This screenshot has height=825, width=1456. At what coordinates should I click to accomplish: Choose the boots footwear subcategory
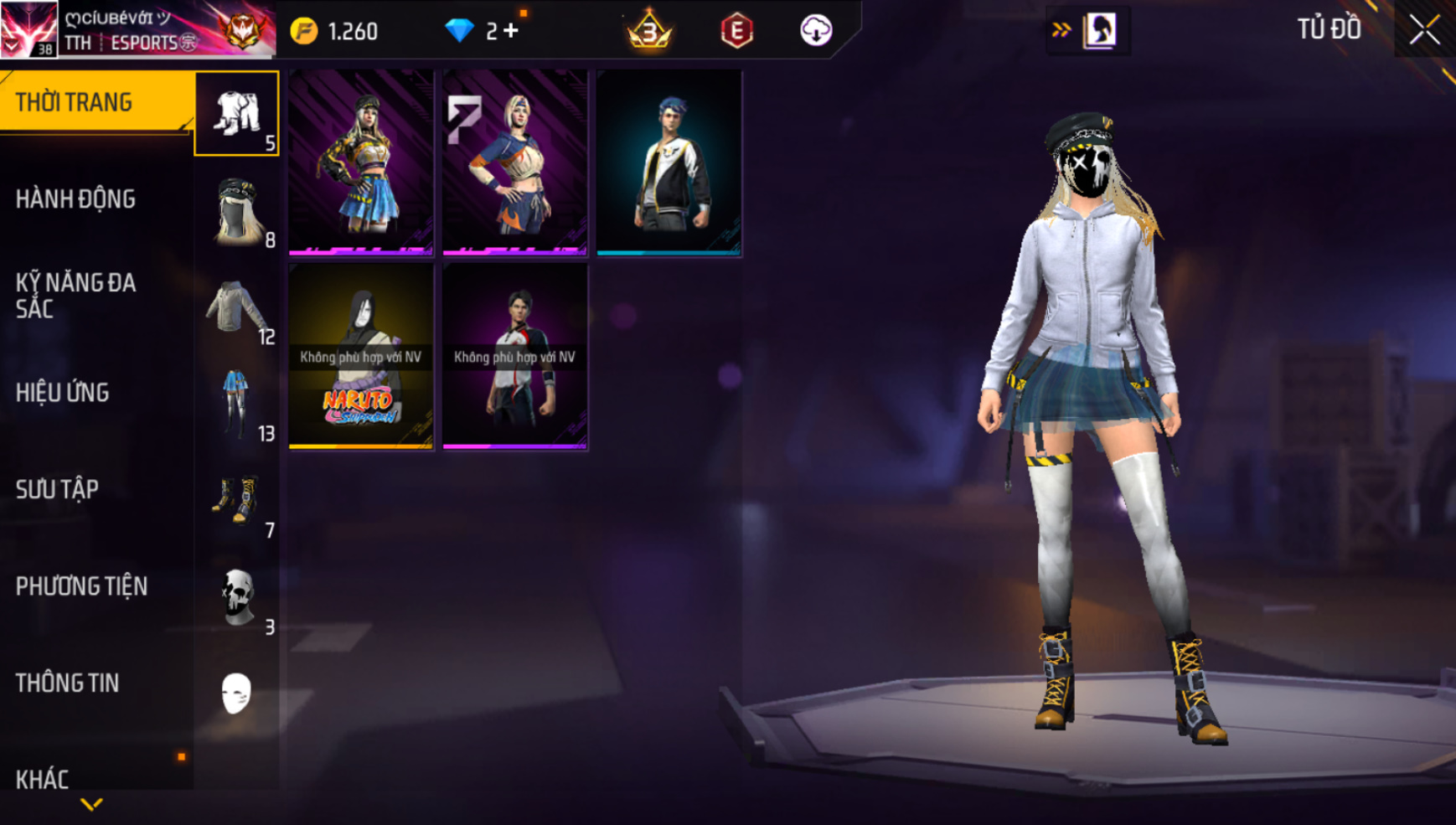237,502
